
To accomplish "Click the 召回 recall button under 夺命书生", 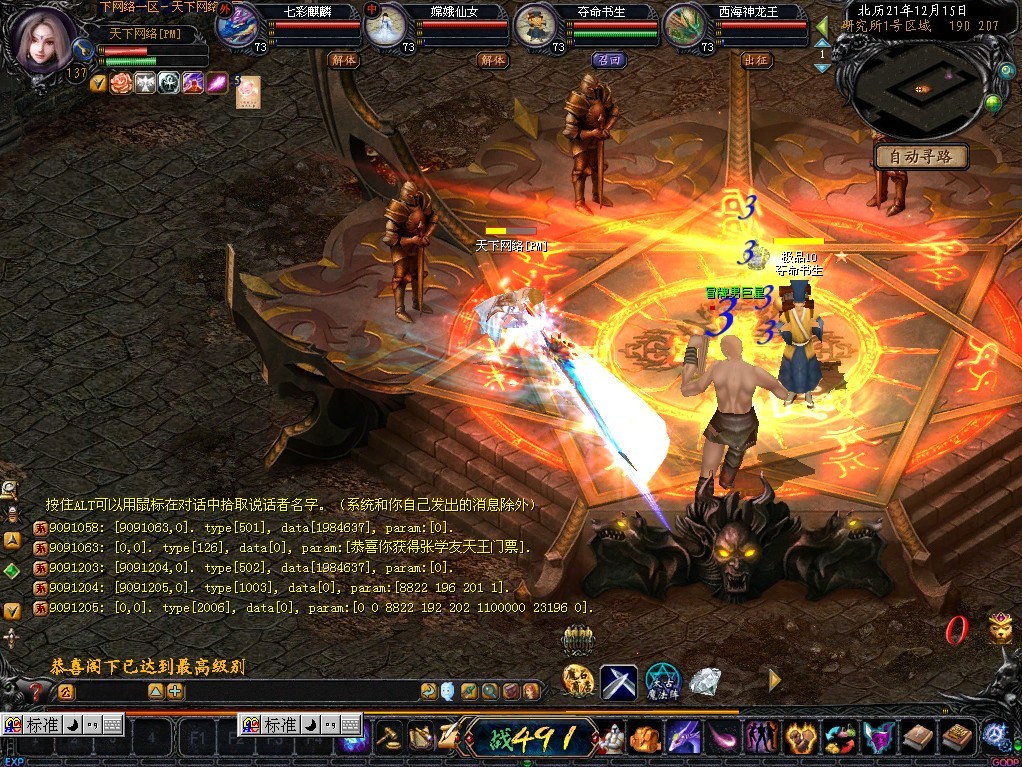I will tap(608, 60).
